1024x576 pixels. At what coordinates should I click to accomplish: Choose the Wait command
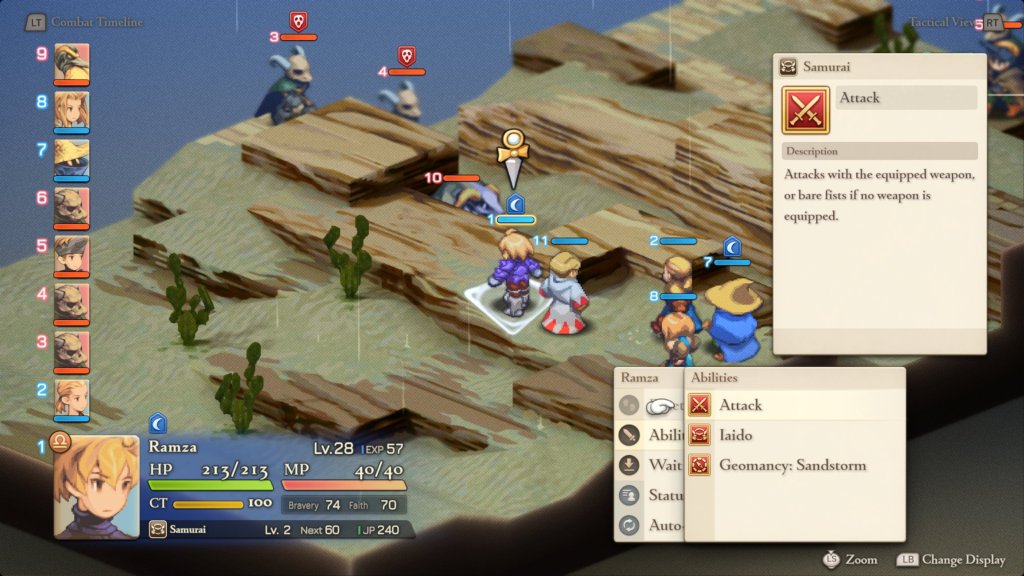tap(650, 465)
